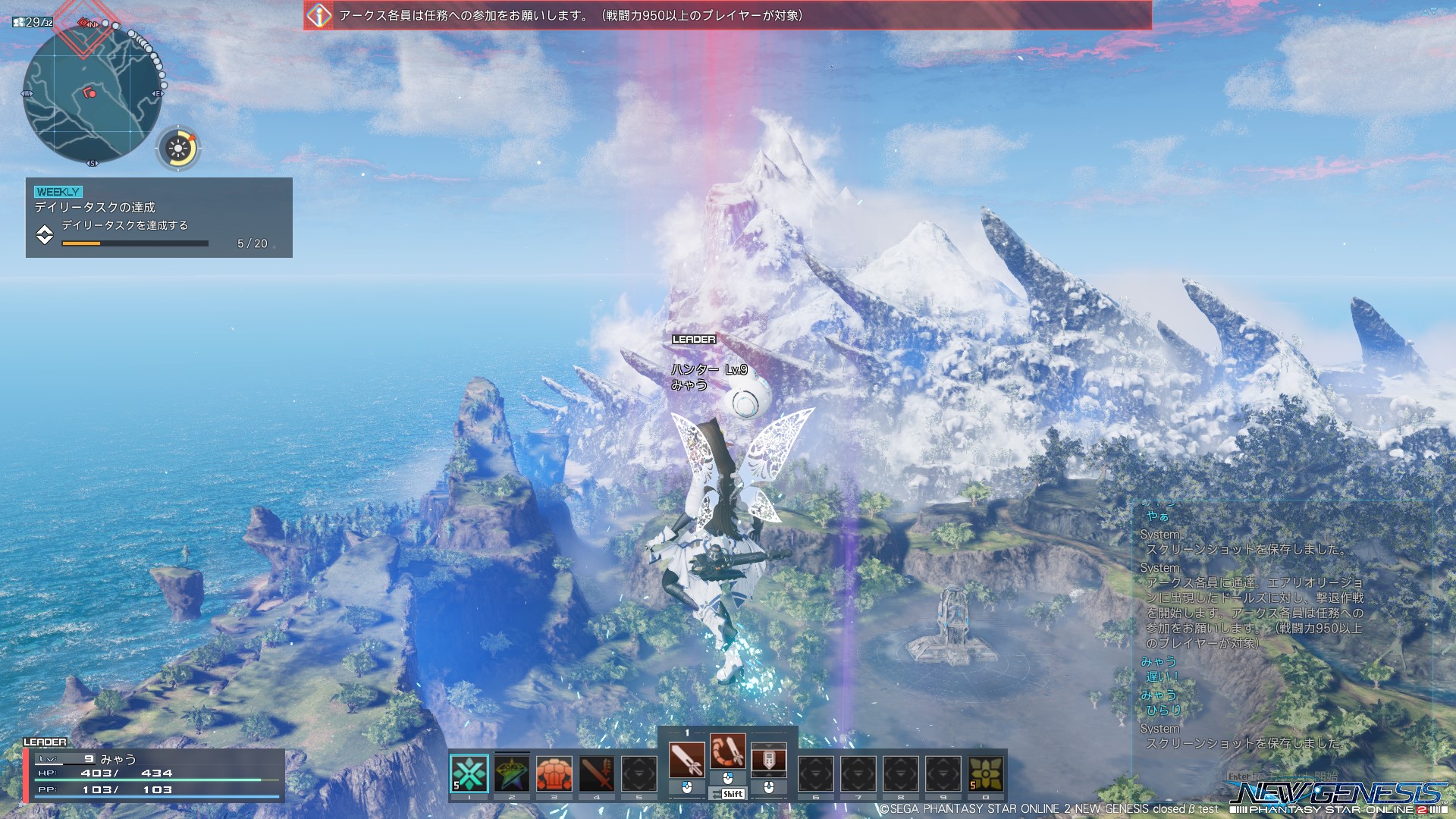Viewport: 1456px width, 819px height.
Task: Activate the orange muscle torso skill
Action: 554,773
